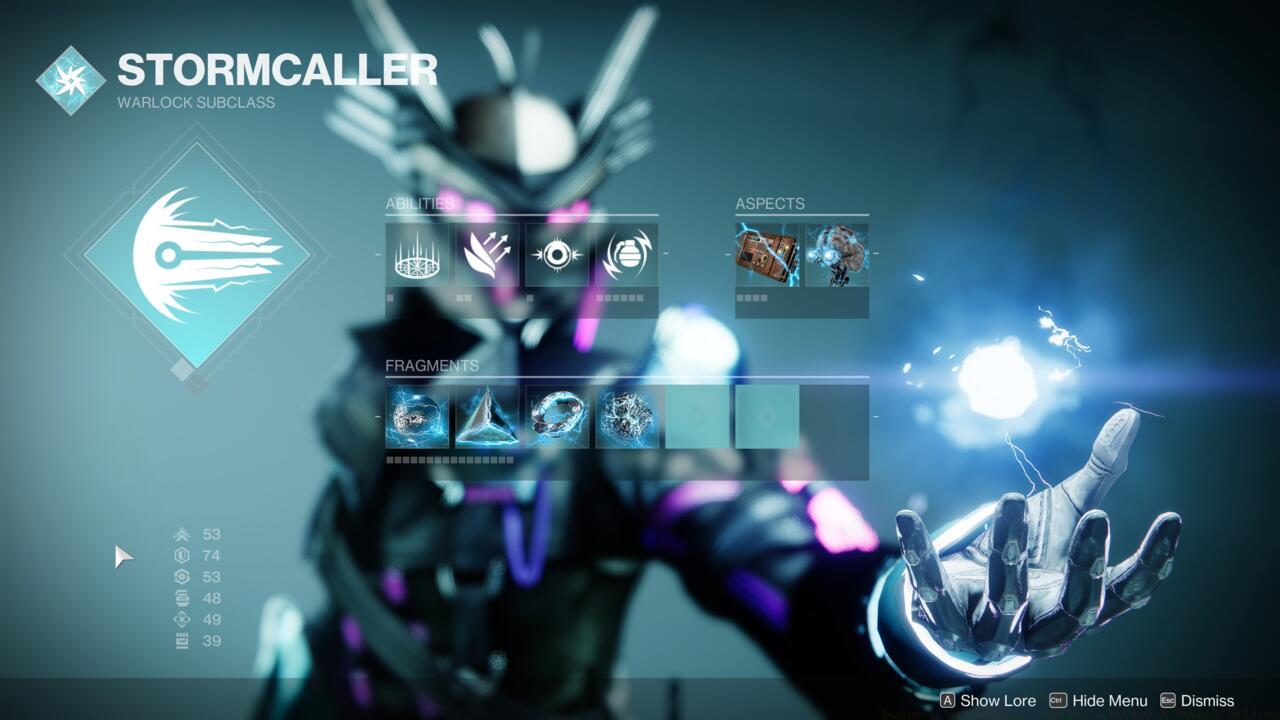Select the arc melee ability icon
Viewport: 1280px width, 720px height.
click(x=557, y=255)
